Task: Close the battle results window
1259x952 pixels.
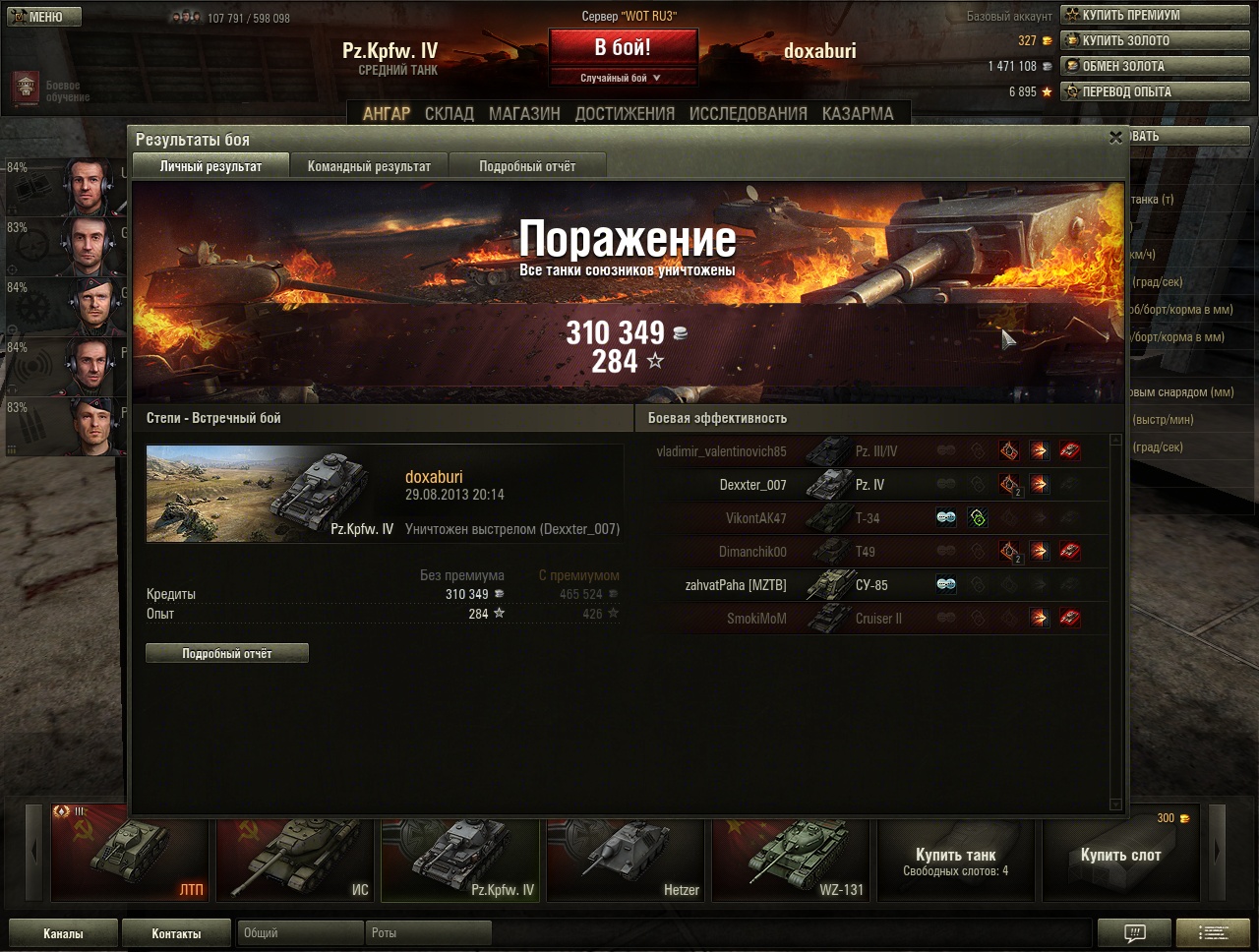Action: pos(1115,138)
